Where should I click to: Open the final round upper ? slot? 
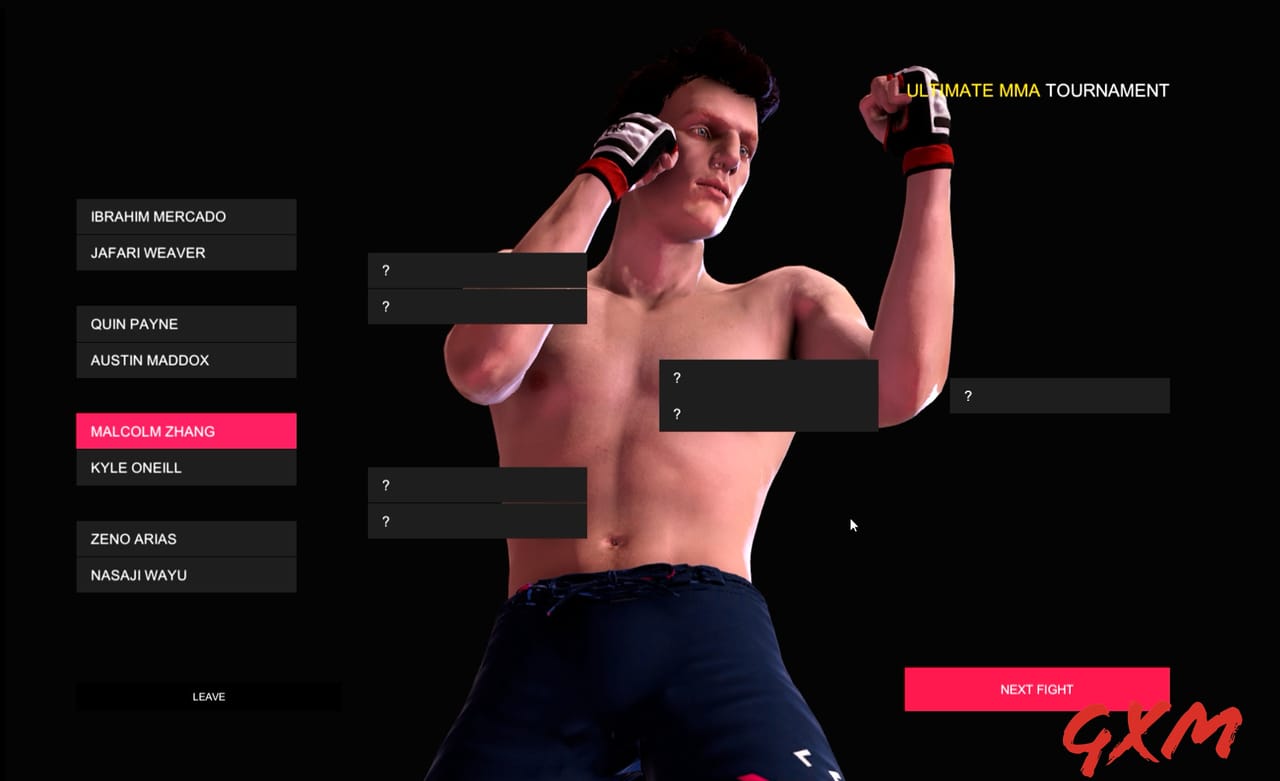769,378
